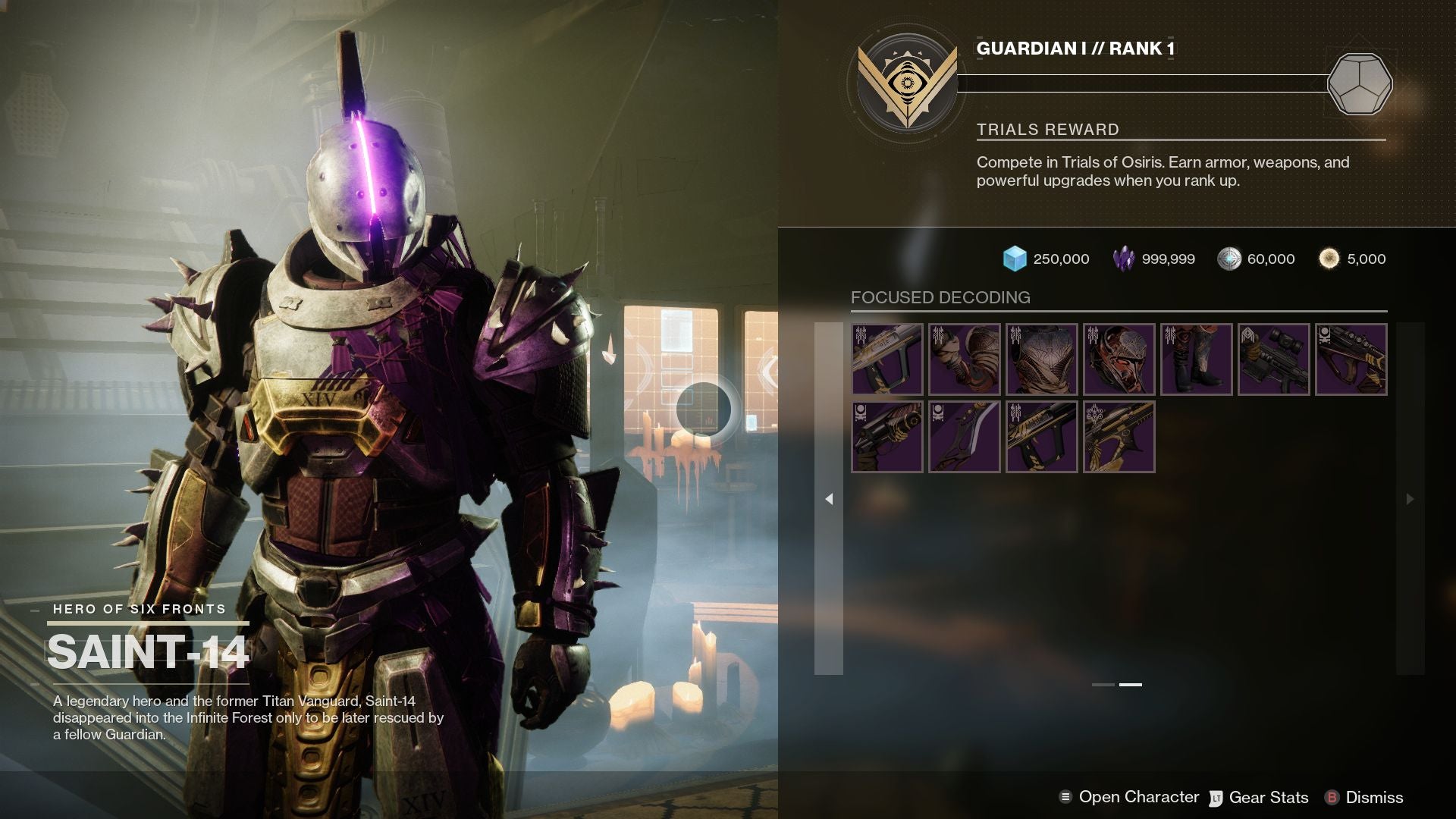Screen dimensions: 1456x819
Task: Inspect the rank reward engram
Action: click(1360, 83)
